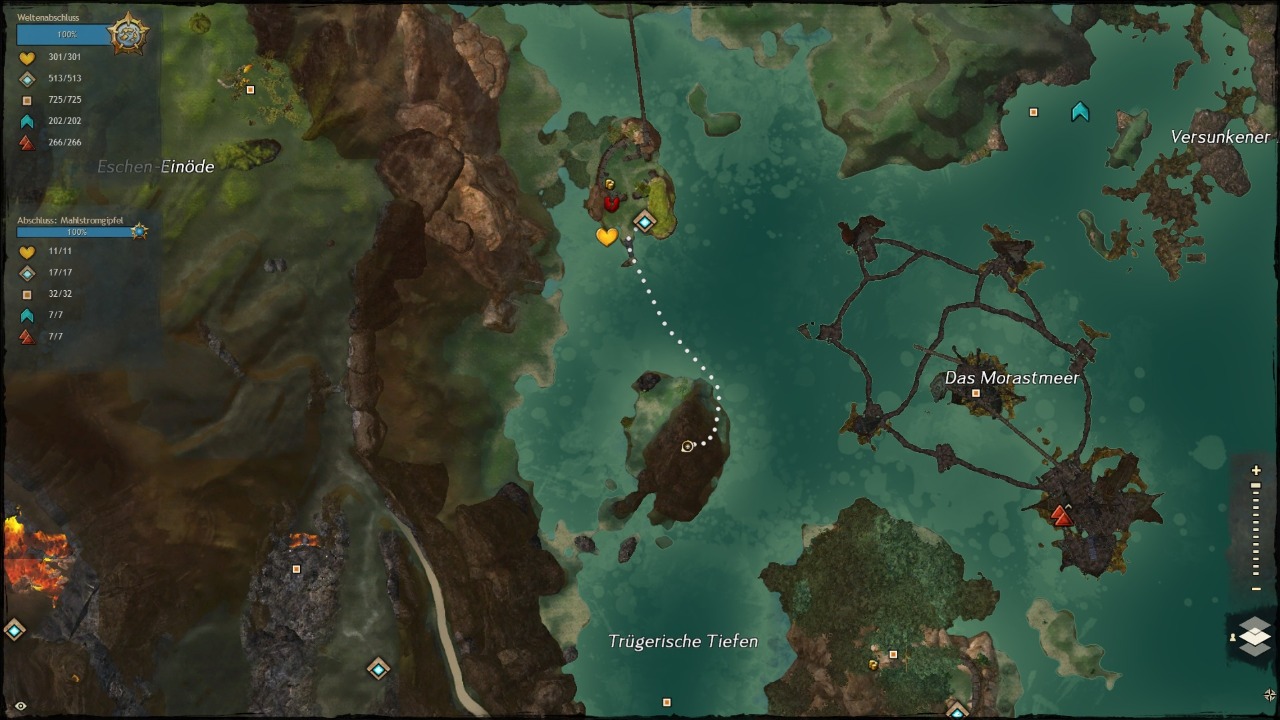Open the Weltenabschluss world completion star badge
The image size is (1280, 720).
[129, 35]
